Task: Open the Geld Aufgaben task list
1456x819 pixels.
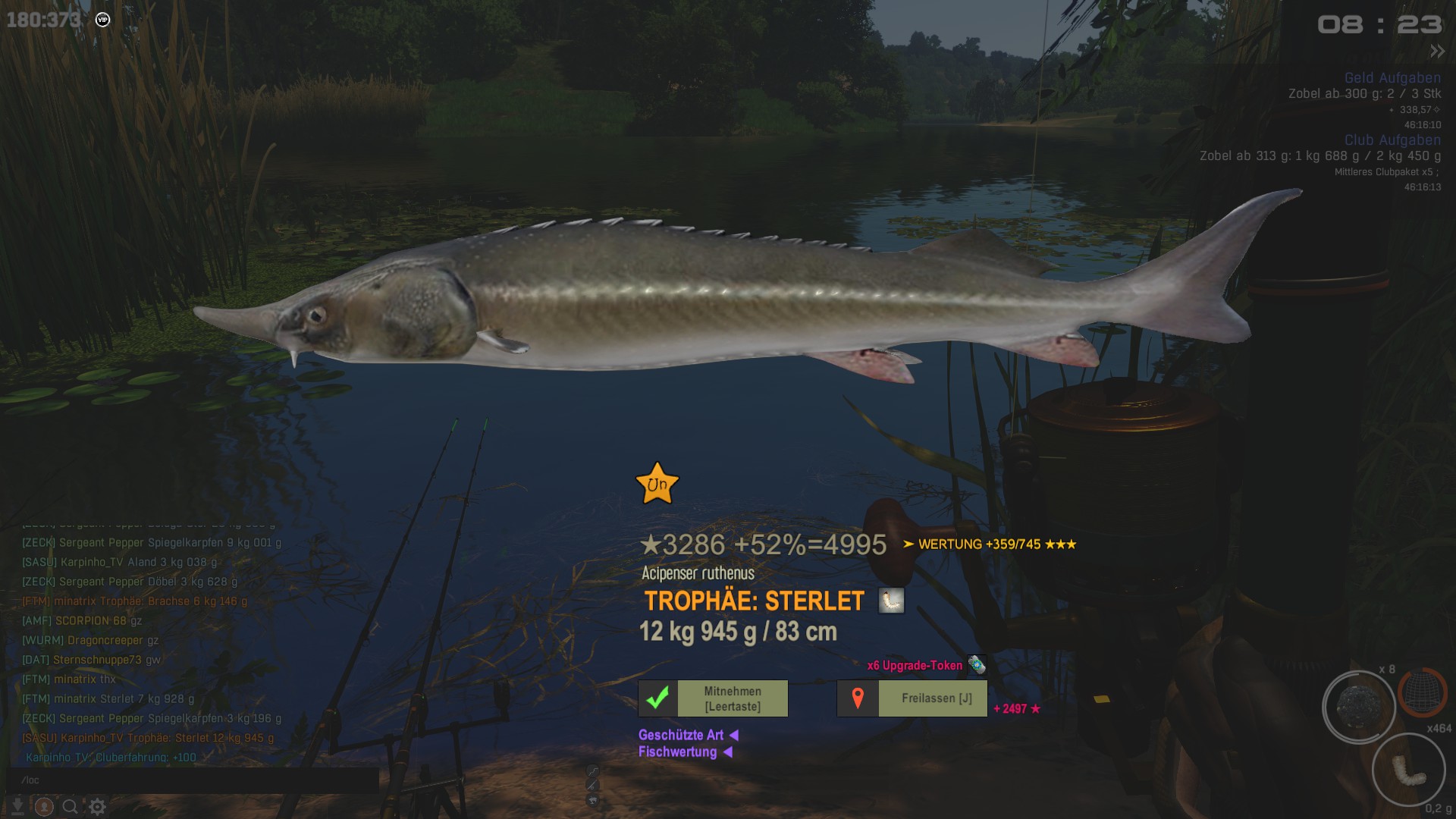Action: click(x=1392, y=78)
